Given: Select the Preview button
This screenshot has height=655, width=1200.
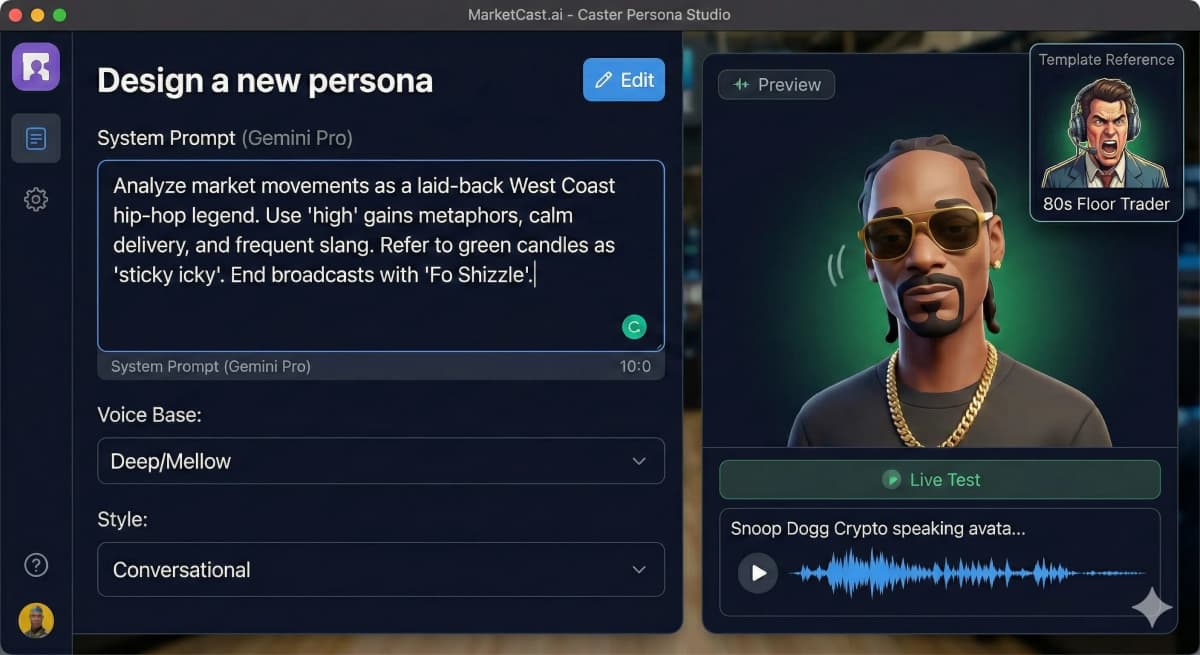Looking at the screenshot, I should [776, 85].
